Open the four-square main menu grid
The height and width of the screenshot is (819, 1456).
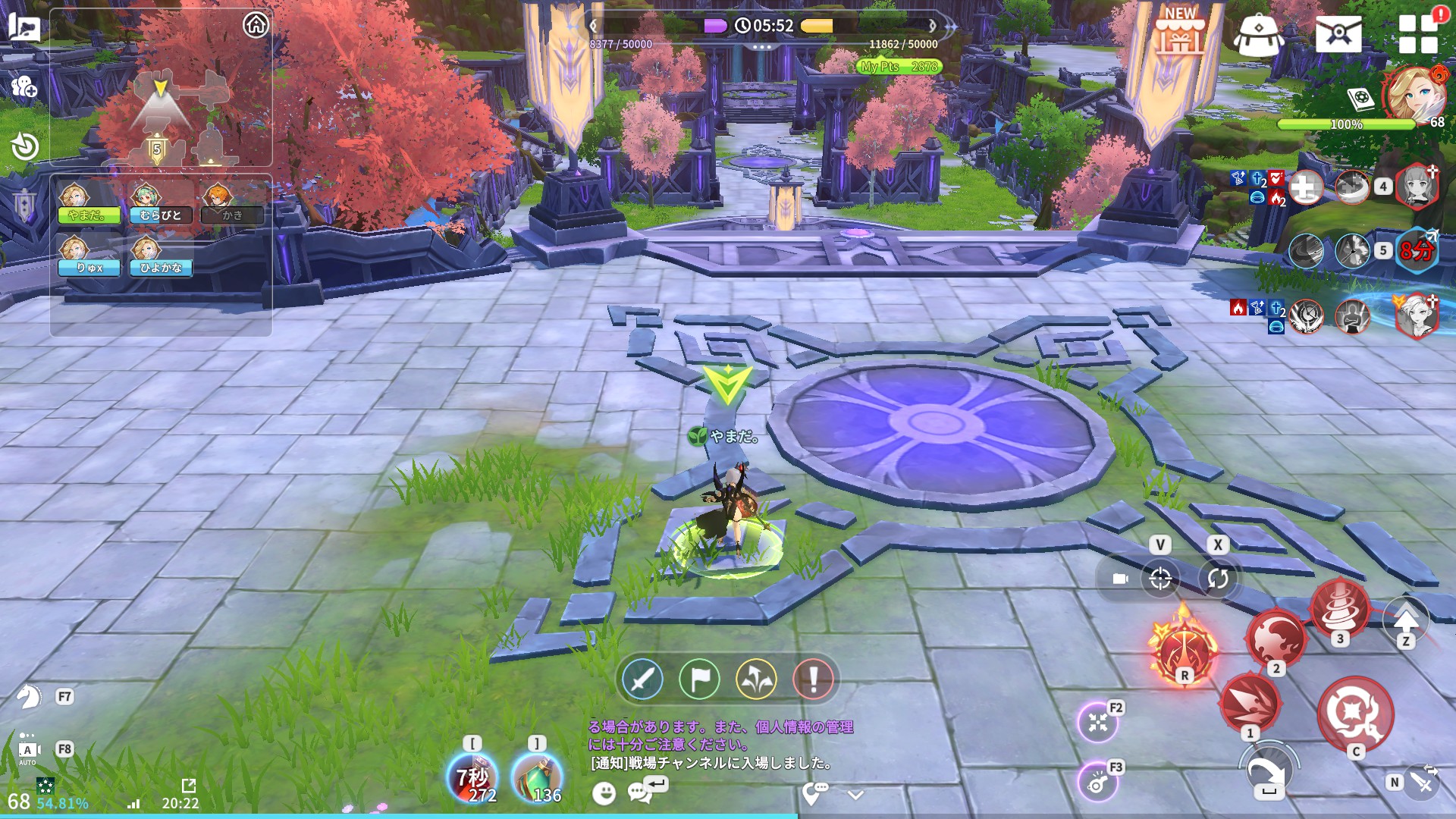pos(1418,34)
